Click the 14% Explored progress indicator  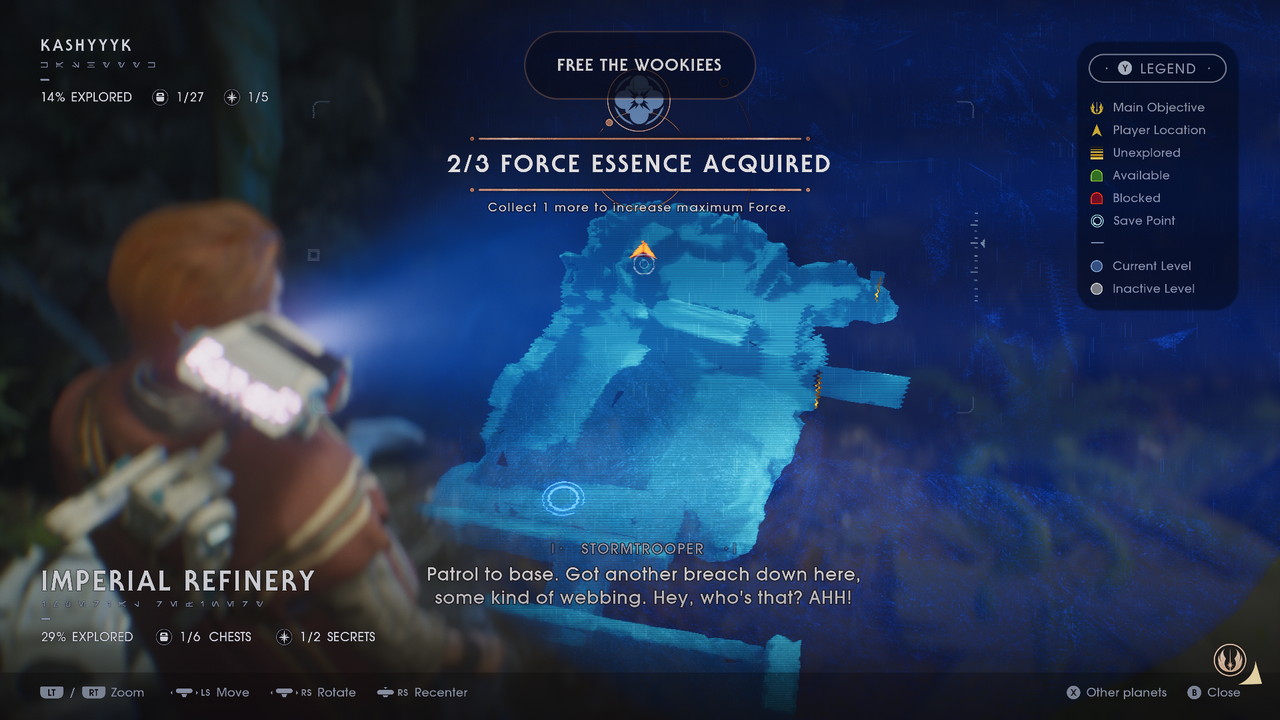85,97
